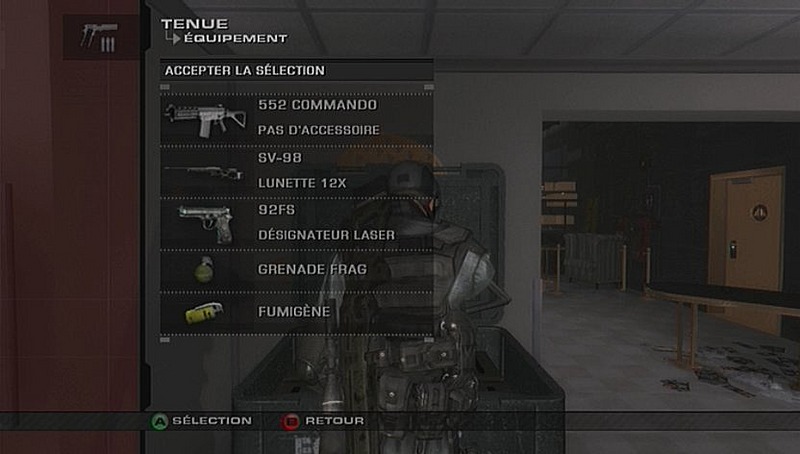Open the 92FS pistol slot
800x454 pixels.
(296, 223)
